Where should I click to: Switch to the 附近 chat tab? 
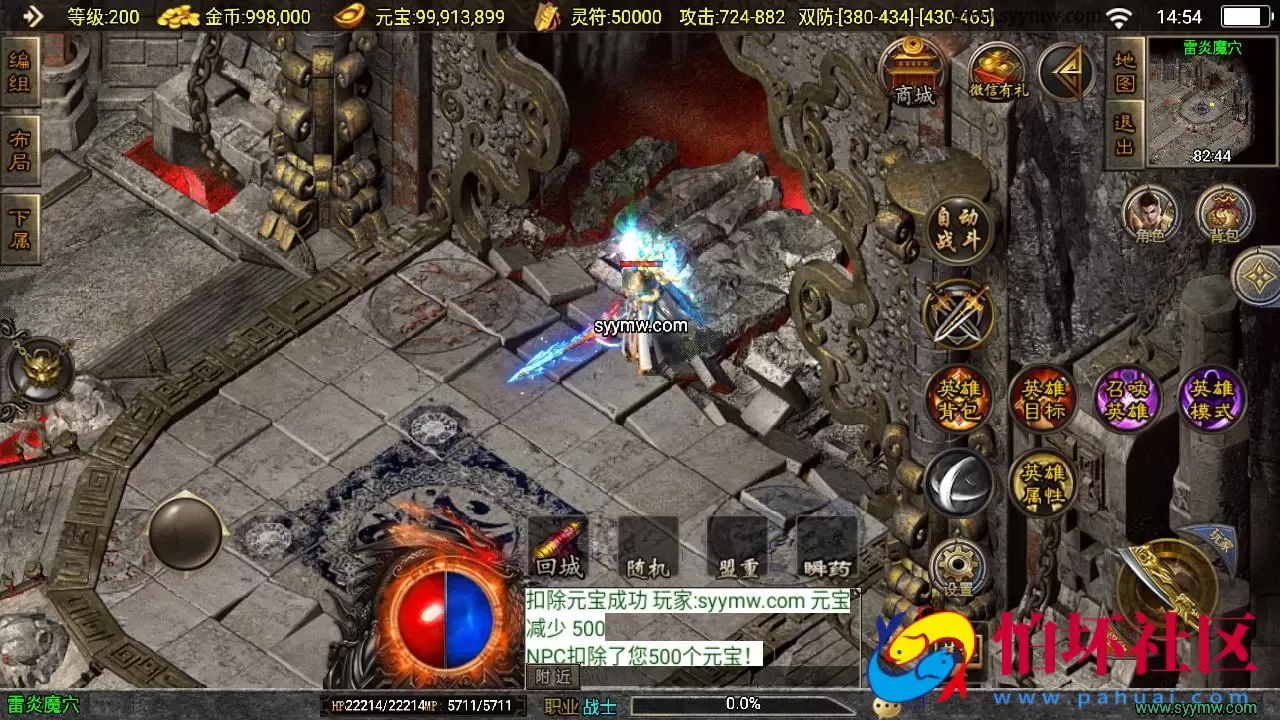(x=553, y=677)
